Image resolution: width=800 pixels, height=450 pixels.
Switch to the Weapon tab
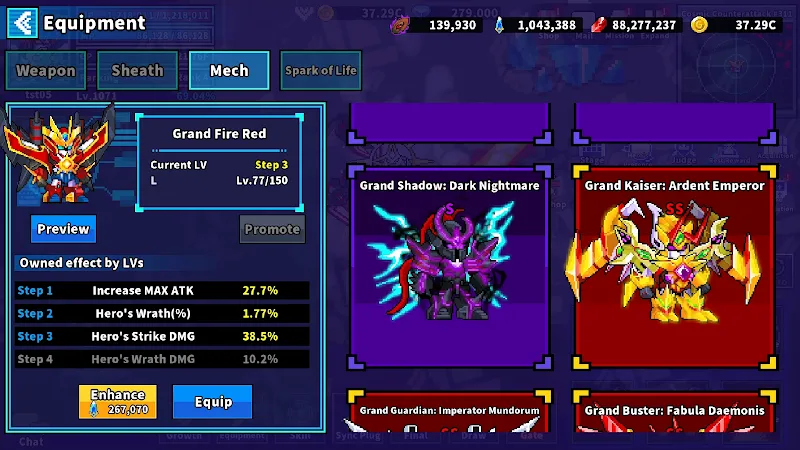pyautogui.click(x=46, y=71)
